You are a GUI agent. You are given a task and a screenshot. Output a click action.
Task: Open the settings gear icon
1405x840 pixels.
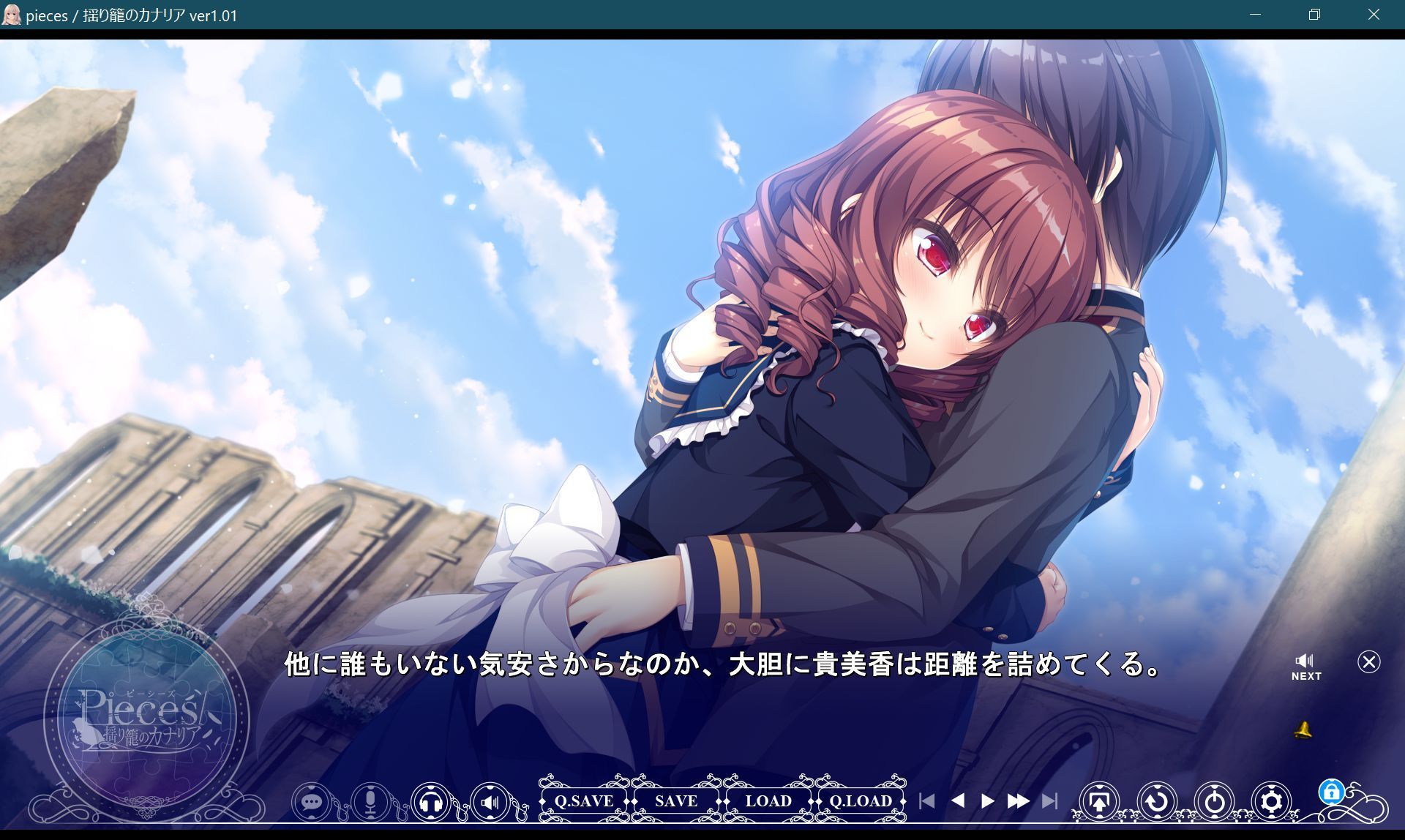pos(1270,802)
